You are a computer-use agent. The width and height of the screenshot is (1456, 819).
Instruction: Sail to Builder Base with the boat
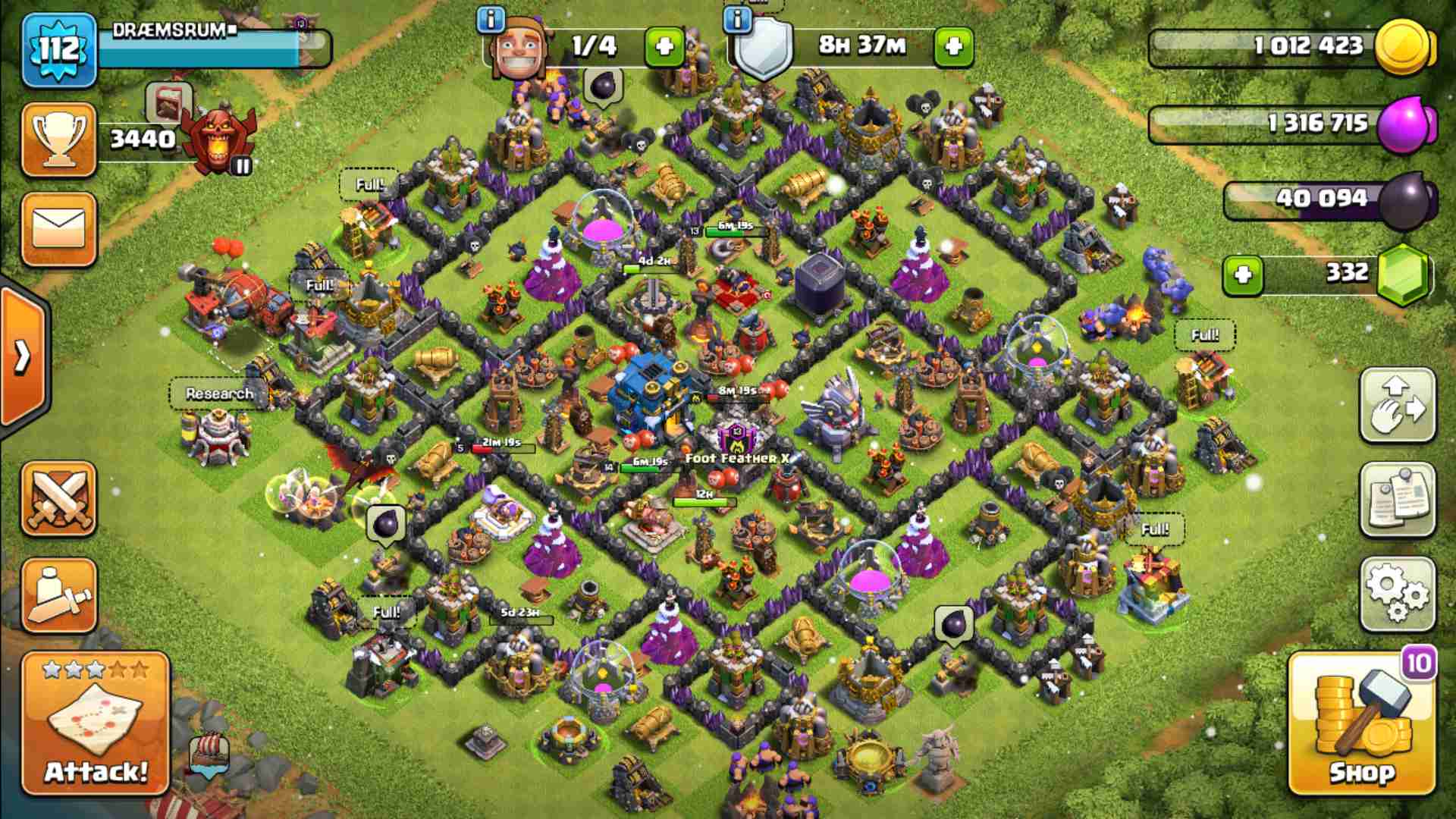[x=210, y=753]
